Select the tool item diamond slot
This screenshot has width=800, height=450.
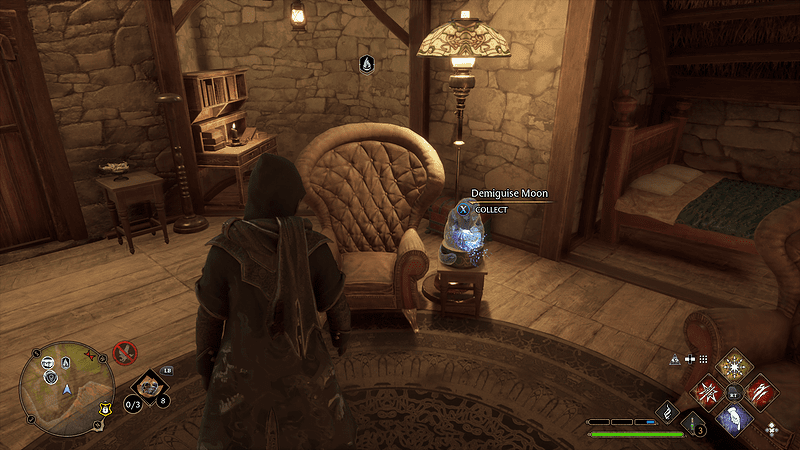[x=147, y=383]
